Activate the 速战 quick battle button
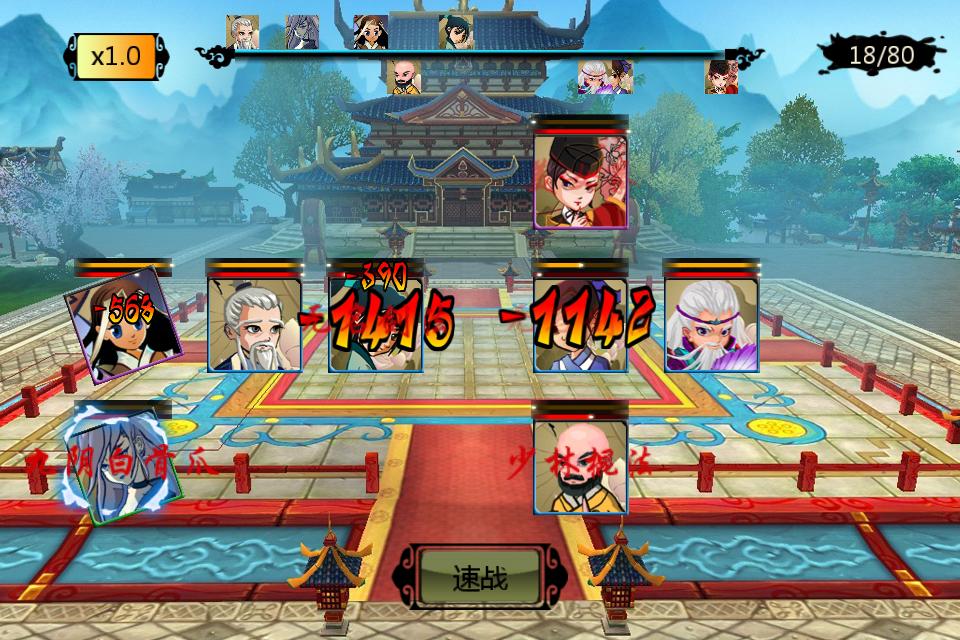960x640 pixels. coord(480,578)
